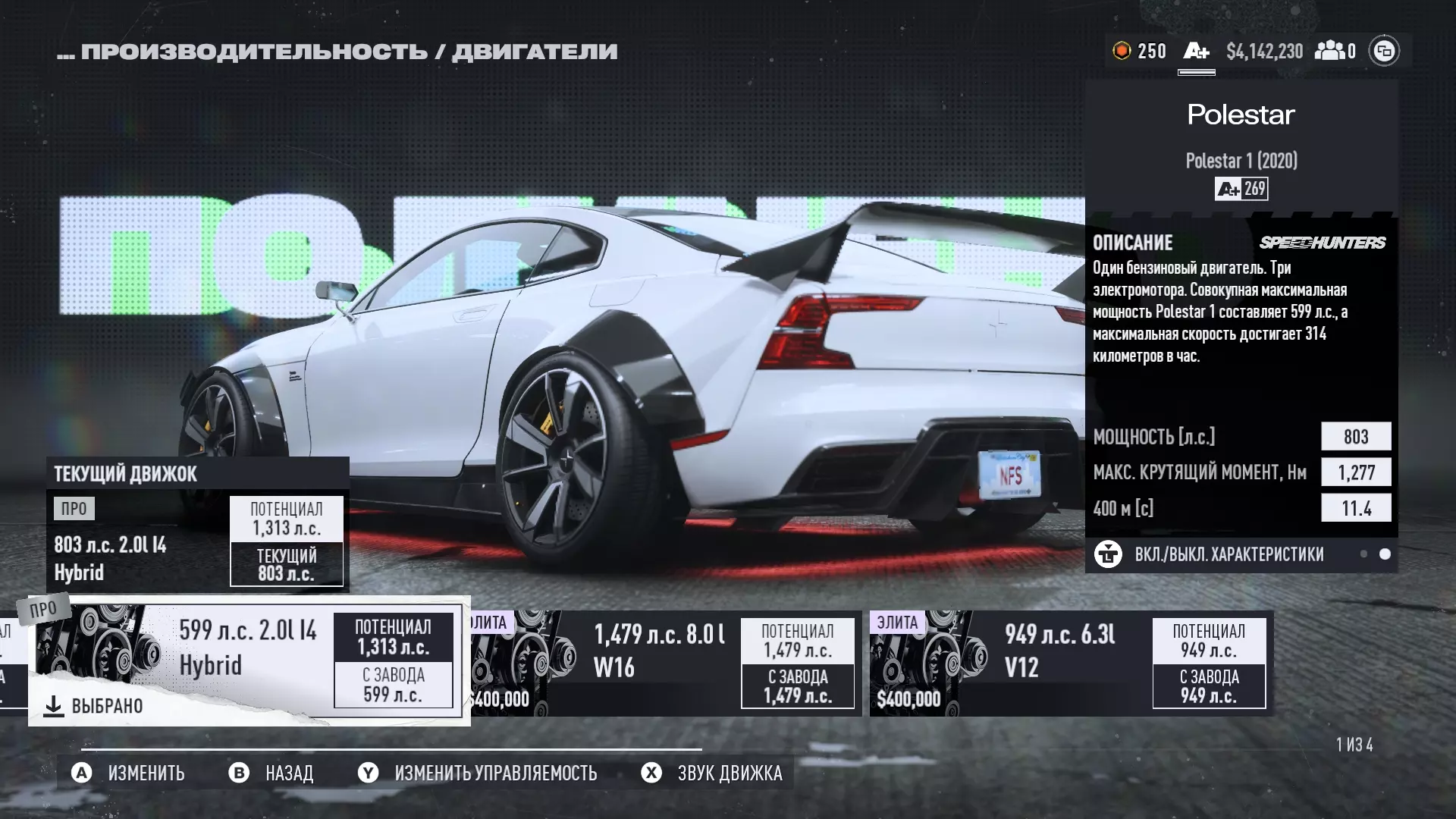Screen dimensions: 1456x819
Task: Toggle the ВКЛ./ВЫКЛ. ХАРАКТЕРИСТИКИ stats panel
Action: [1228, 554]
